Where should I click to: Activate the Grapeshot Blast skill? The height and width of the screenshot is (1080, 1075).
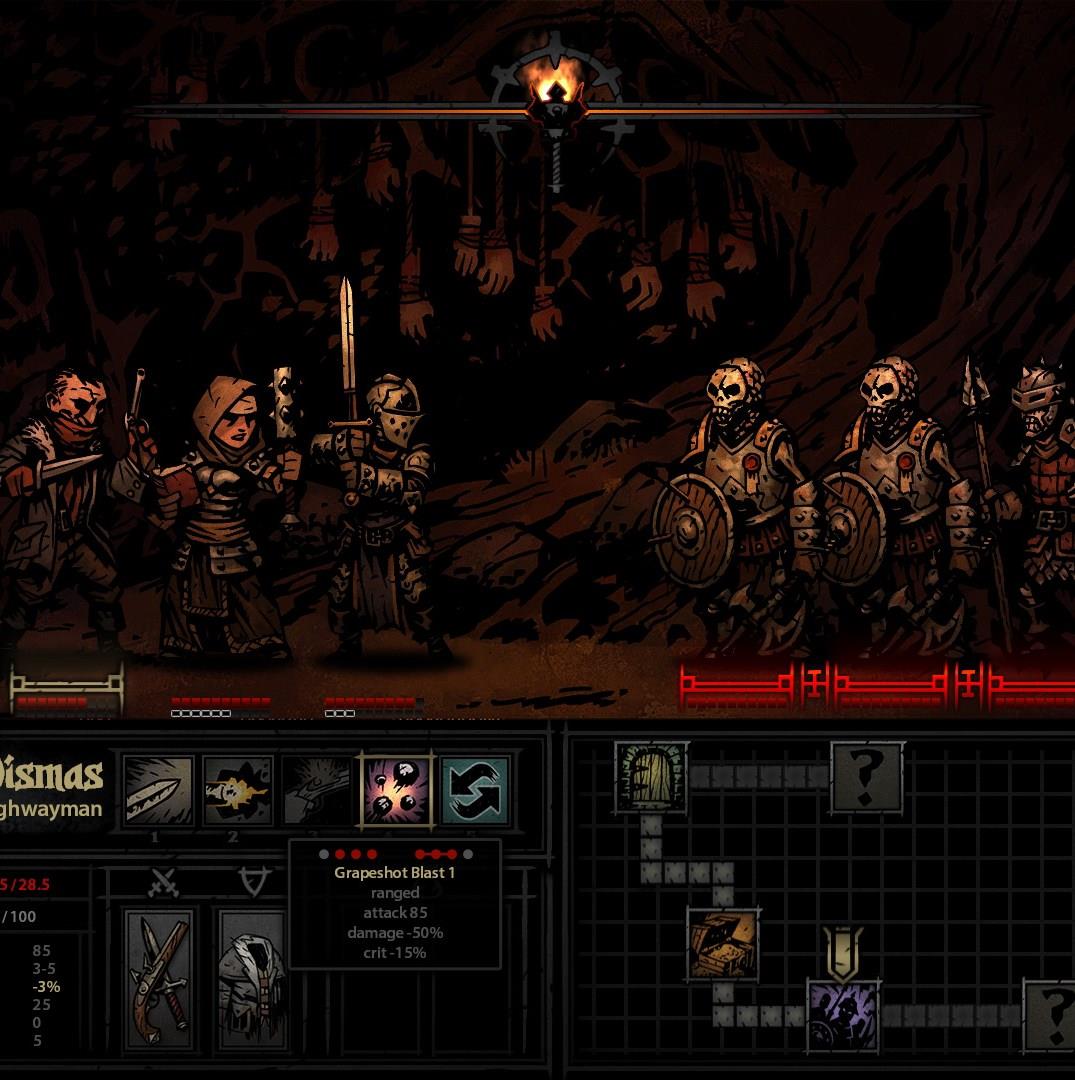(x=395, y=789)
